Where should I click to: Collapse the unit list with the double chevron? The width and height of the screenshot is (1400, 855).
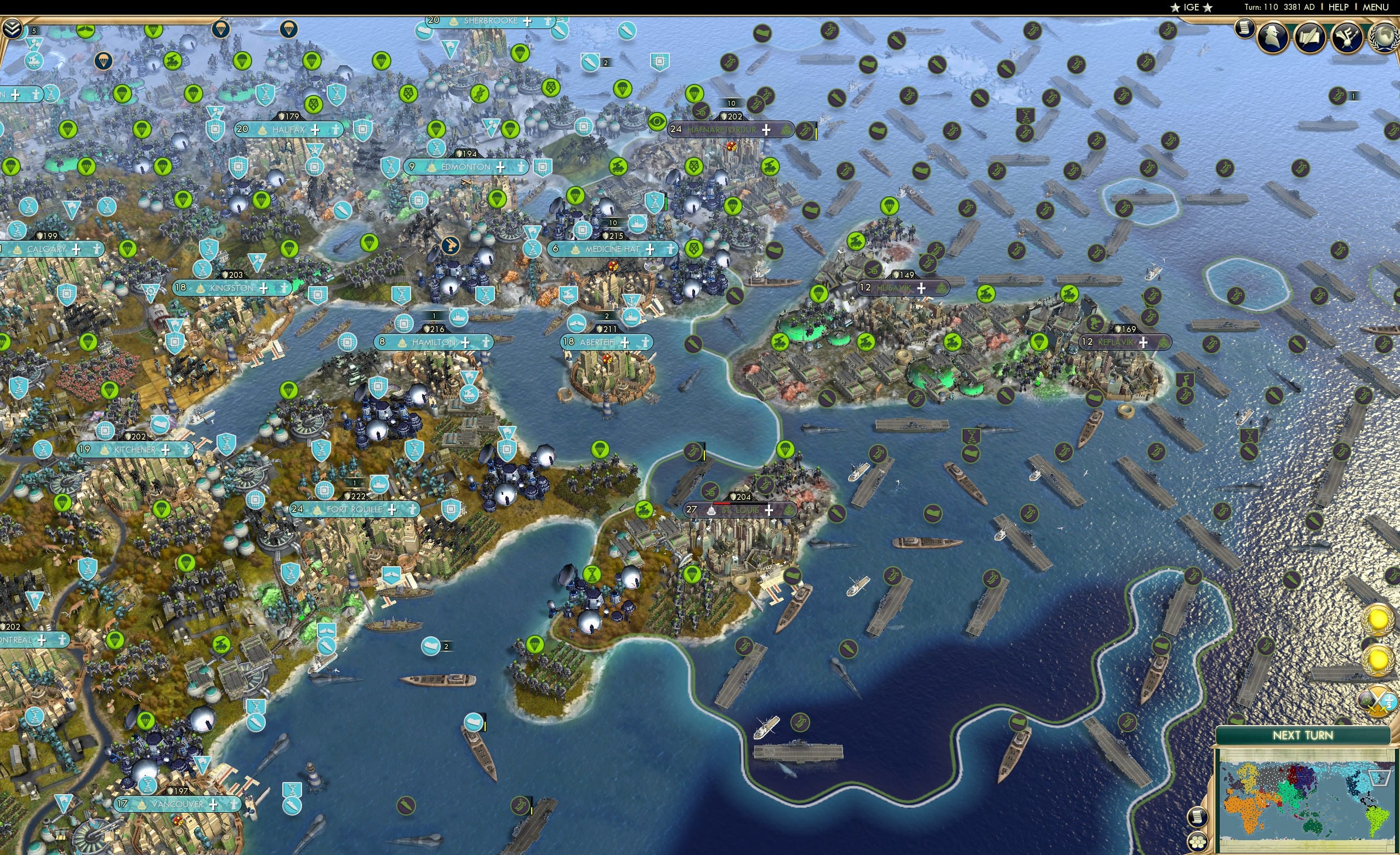pos(12,27)
